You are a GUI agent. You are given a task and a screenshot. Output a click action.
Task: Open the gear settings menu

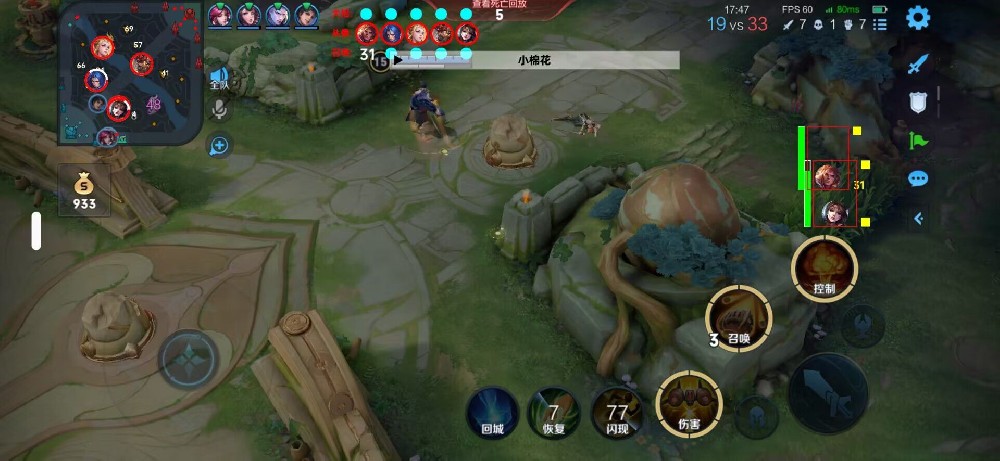click(917, 17)
